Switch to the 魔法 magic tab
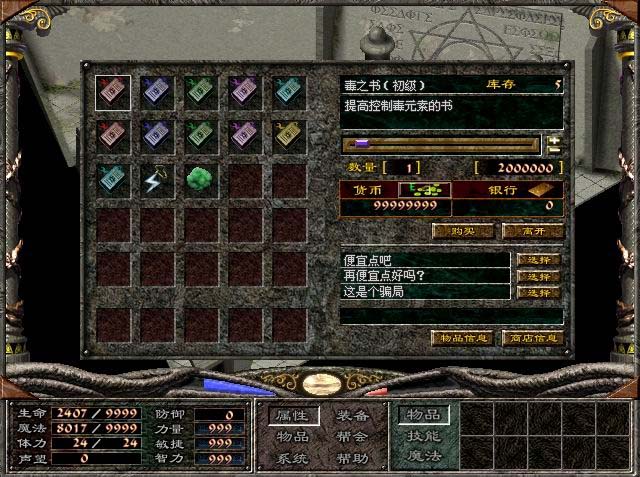This screenshot has height=477, width=640. [x=422, y=457]
